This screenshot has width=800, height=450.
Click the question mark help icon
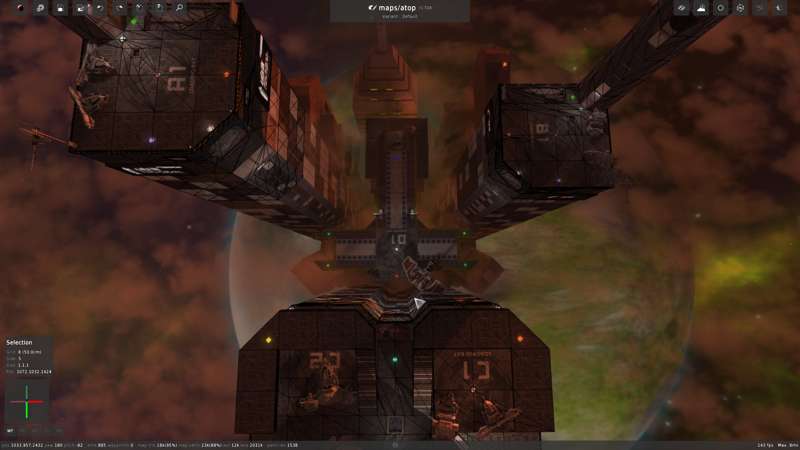tap(160, 8)
